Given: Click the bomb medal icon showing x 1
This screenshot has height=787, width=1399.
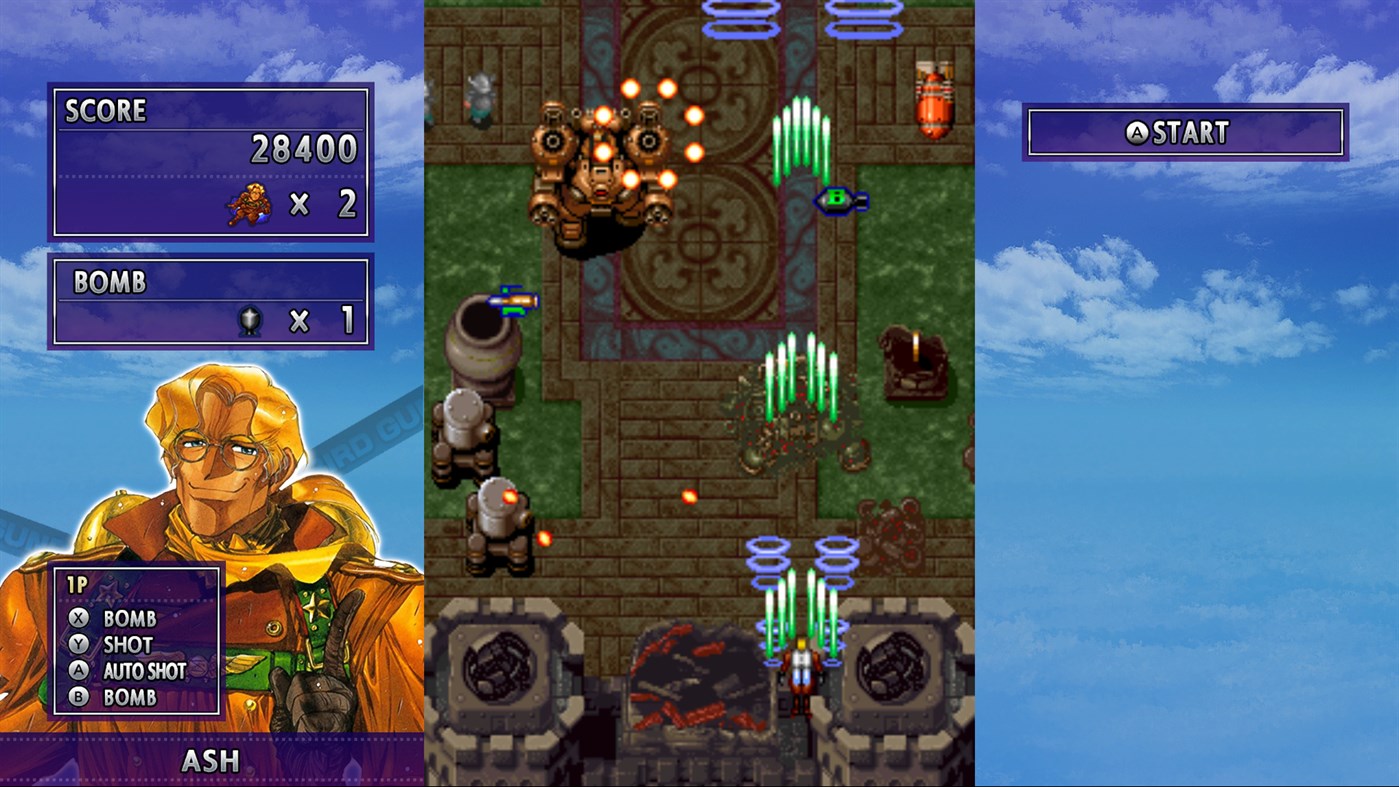Looking at the screenshot, I should click(x=250, y=321).
